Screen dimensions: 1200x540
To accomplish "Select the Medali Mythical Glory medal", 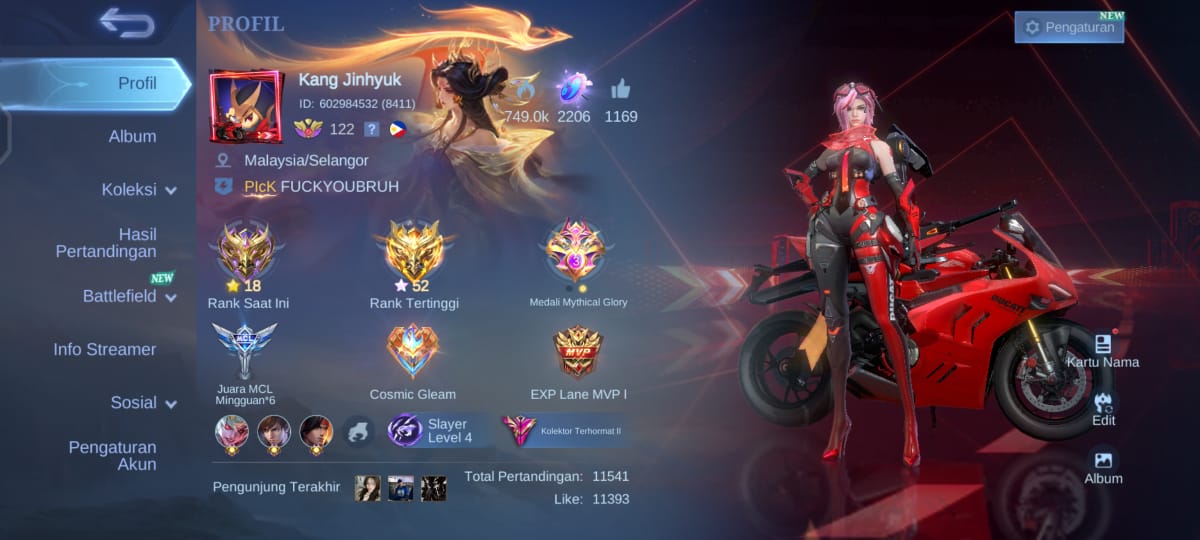I will tap(577, 252).
